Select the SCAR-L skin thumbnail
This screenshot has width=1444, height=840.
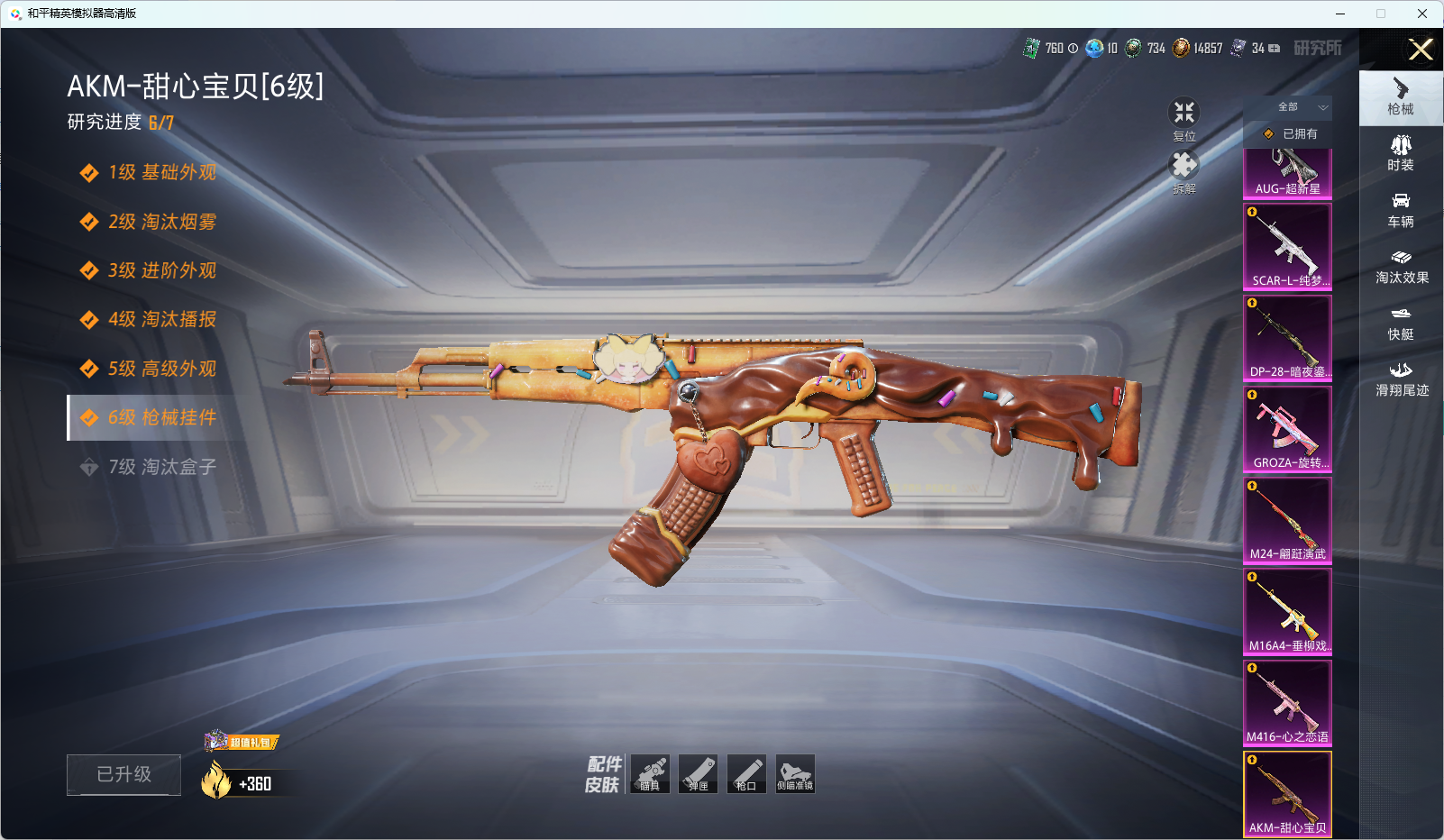point(1287,246)
